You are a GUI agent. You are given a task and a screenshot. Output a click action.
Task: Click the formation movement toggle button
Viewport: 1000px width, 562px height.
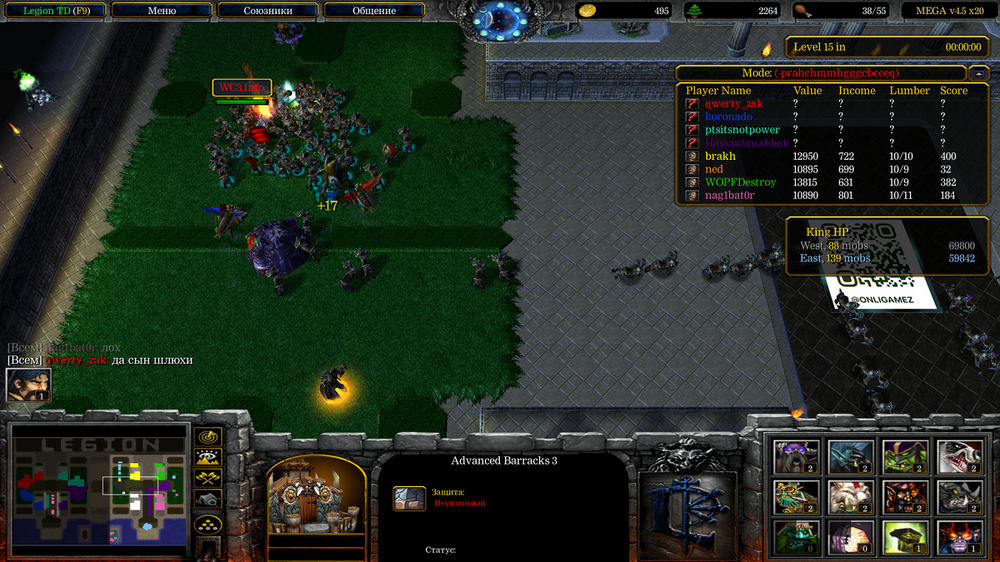208,522
